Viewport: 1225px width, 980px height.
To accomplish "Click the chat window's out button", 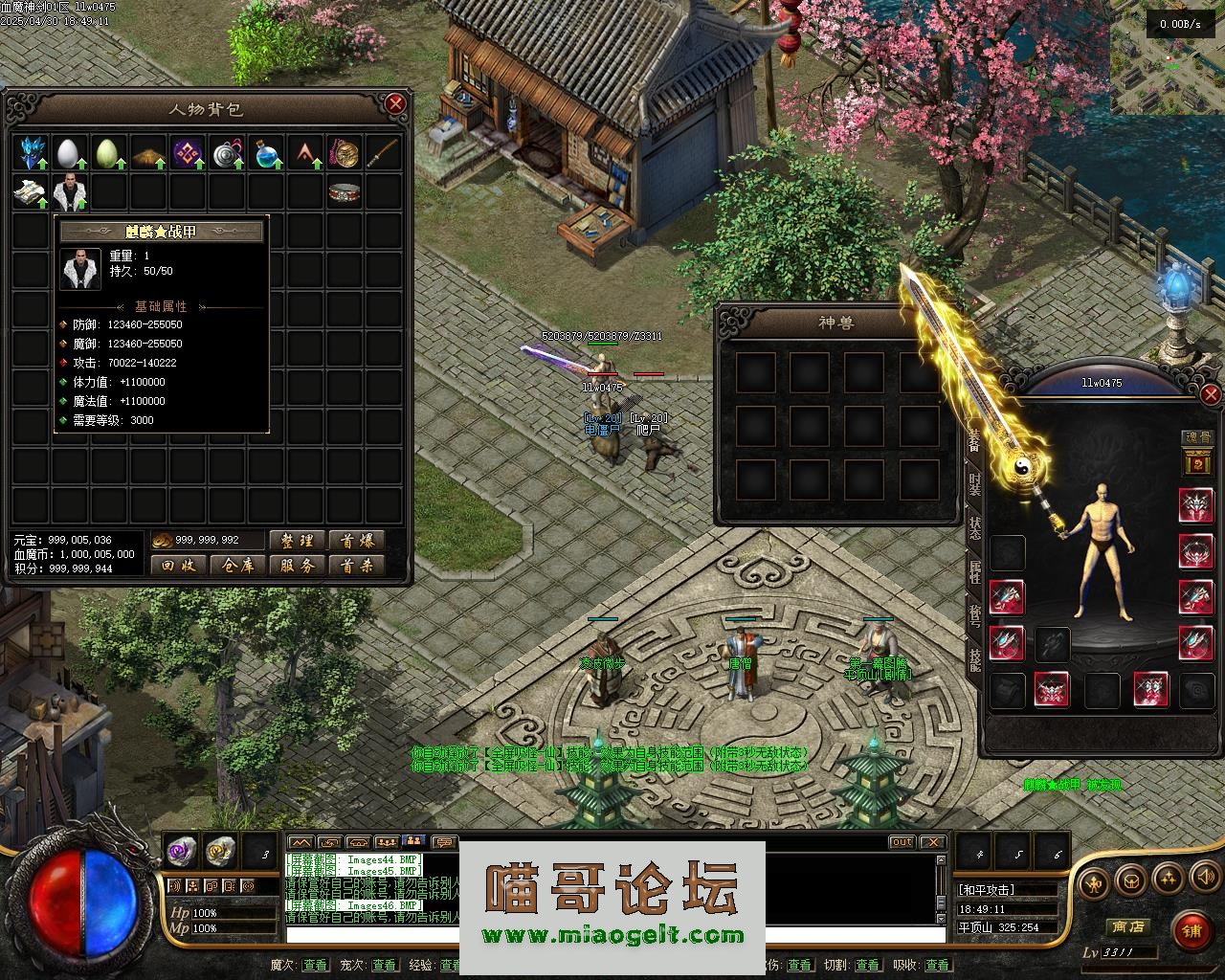I will point(902,842).
